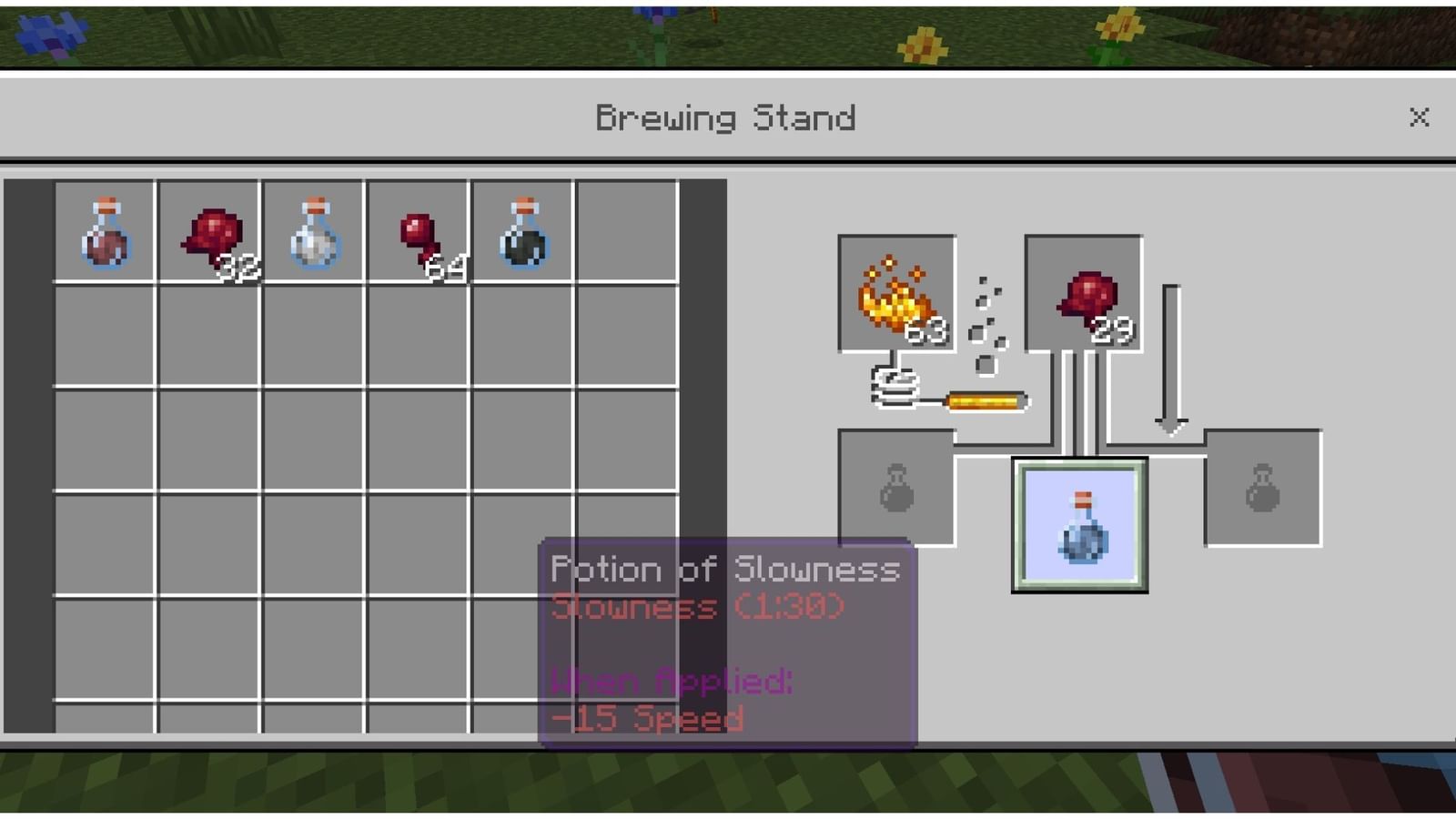Click the redstone dust in the ingredient slot
Image resolution: width=1456 pixels, height=819 pixels.
[1081, 291]
